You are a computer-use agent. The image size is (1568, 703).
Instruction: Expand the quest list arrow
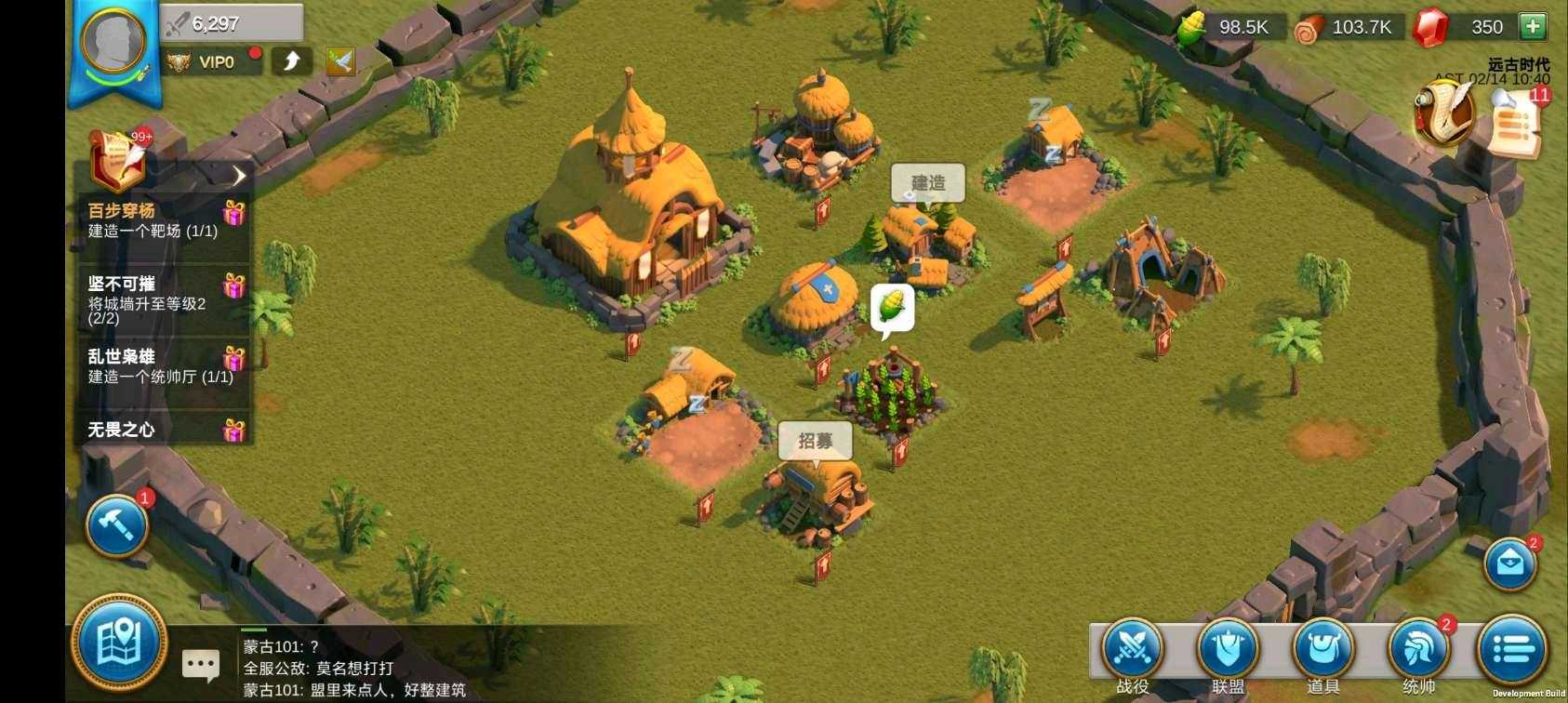(239, 175)
